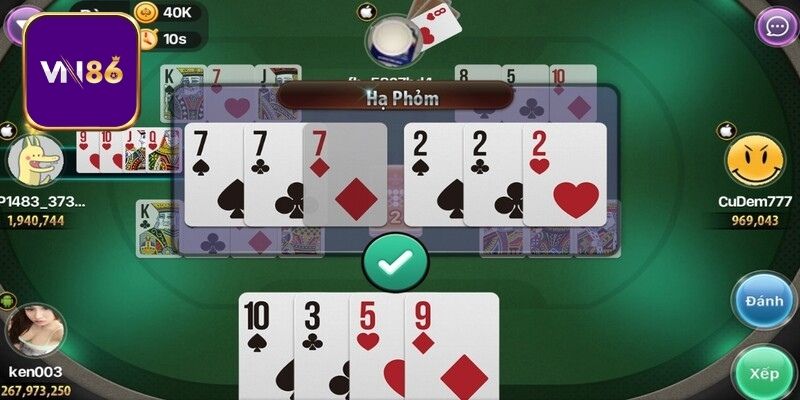Pick the 2 of hearts in the meld
Viewport: 800px width, 400px height.
click(565, 175)
